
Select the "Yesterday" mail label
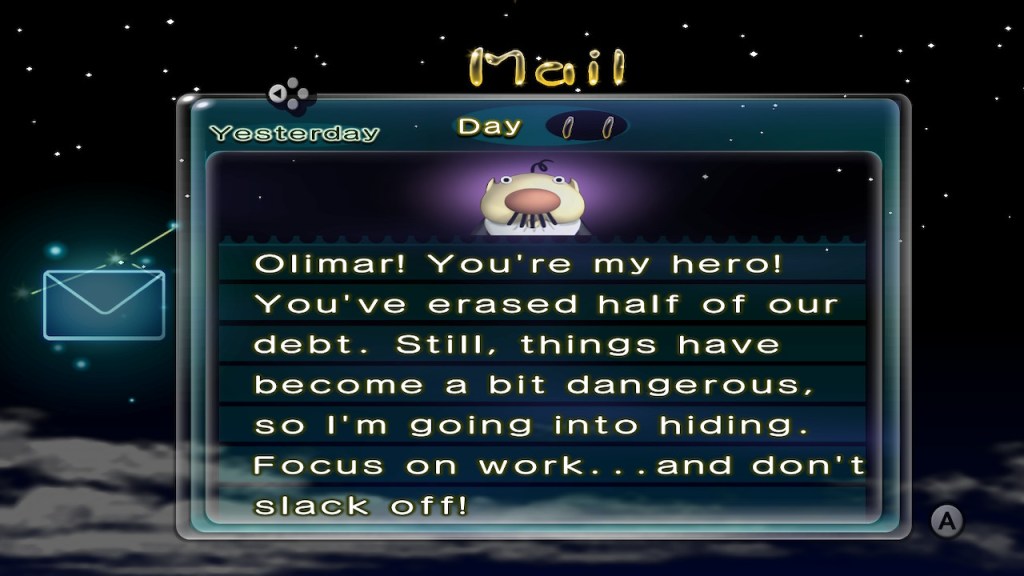tap(294, 133)
